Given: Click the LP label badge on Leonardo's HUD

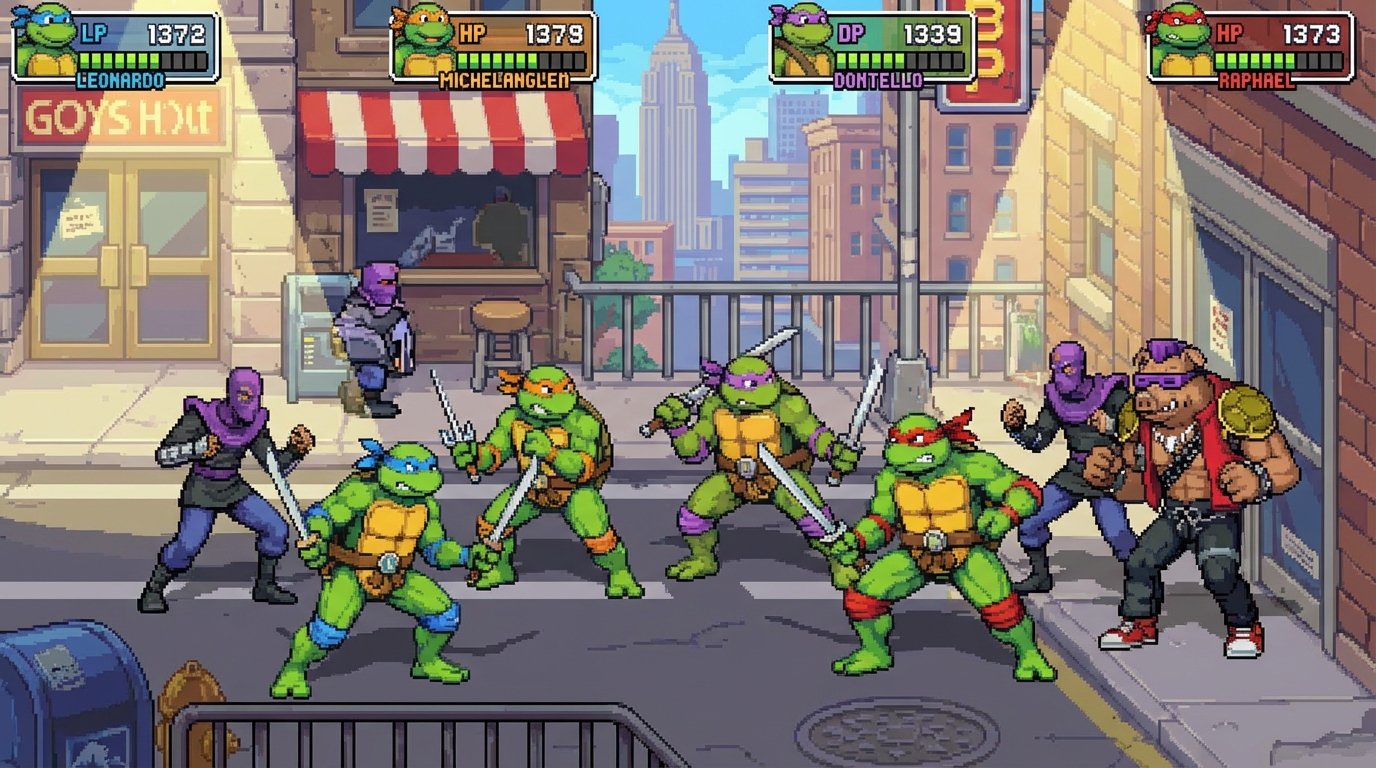Looking at the screenshot, I should (93, 31).
